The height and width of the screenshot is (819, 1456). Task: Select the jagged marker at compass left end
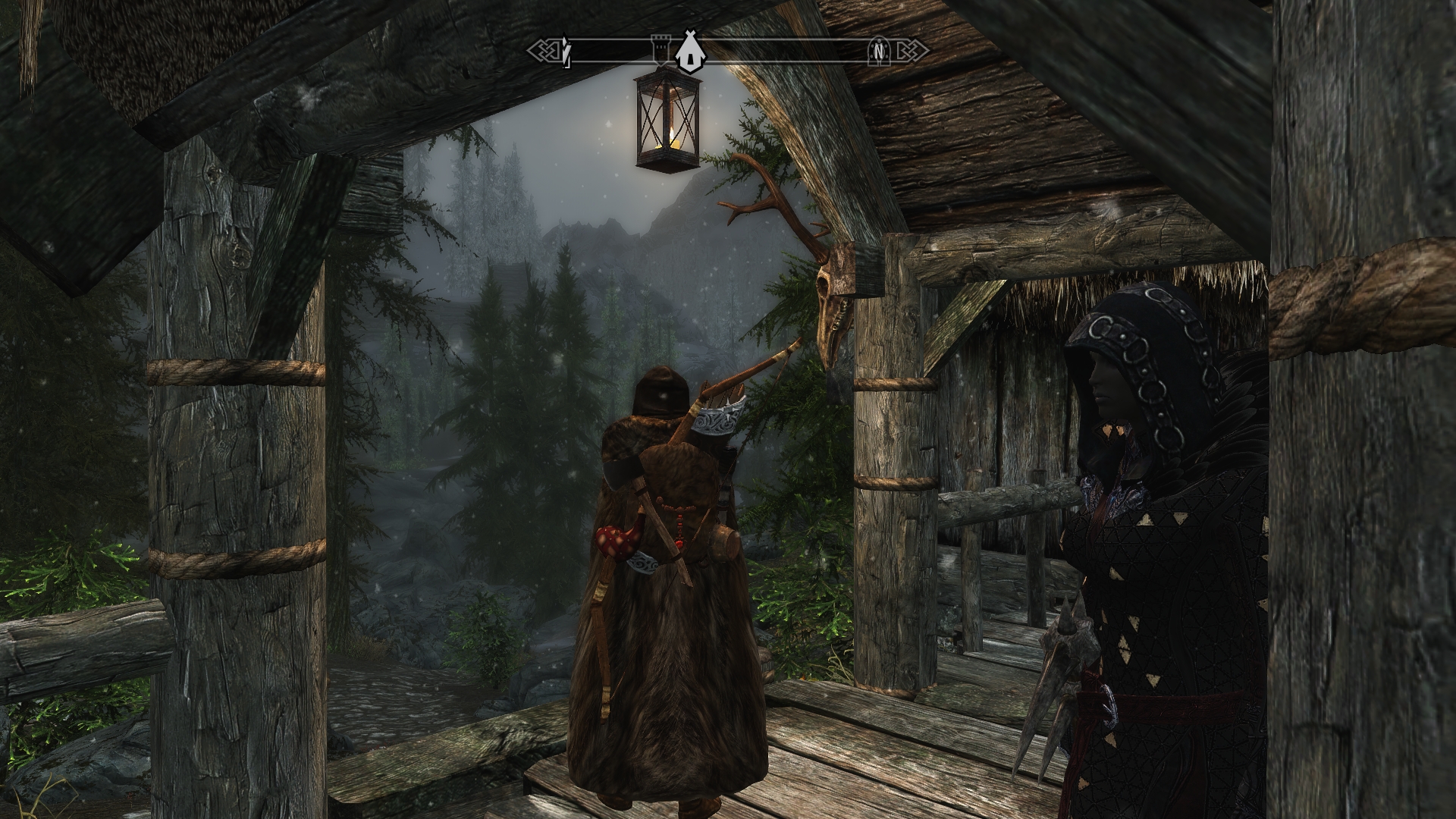click(x=566, y=52)
